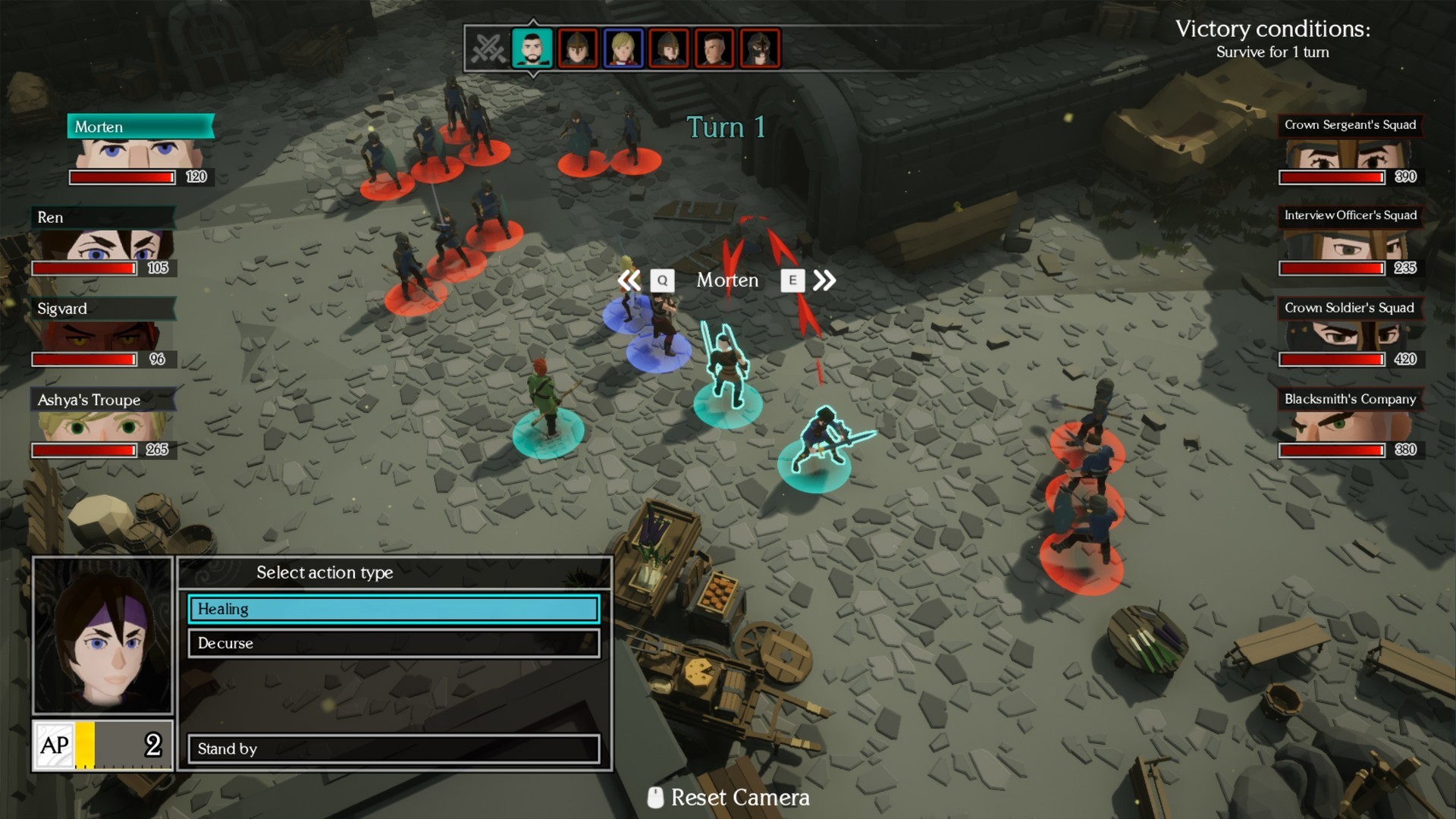Viewport: 1456px width, 819px height.
Task: Show the Crown Sergeant's Squad enemy panel
Action: point(1349,150)
